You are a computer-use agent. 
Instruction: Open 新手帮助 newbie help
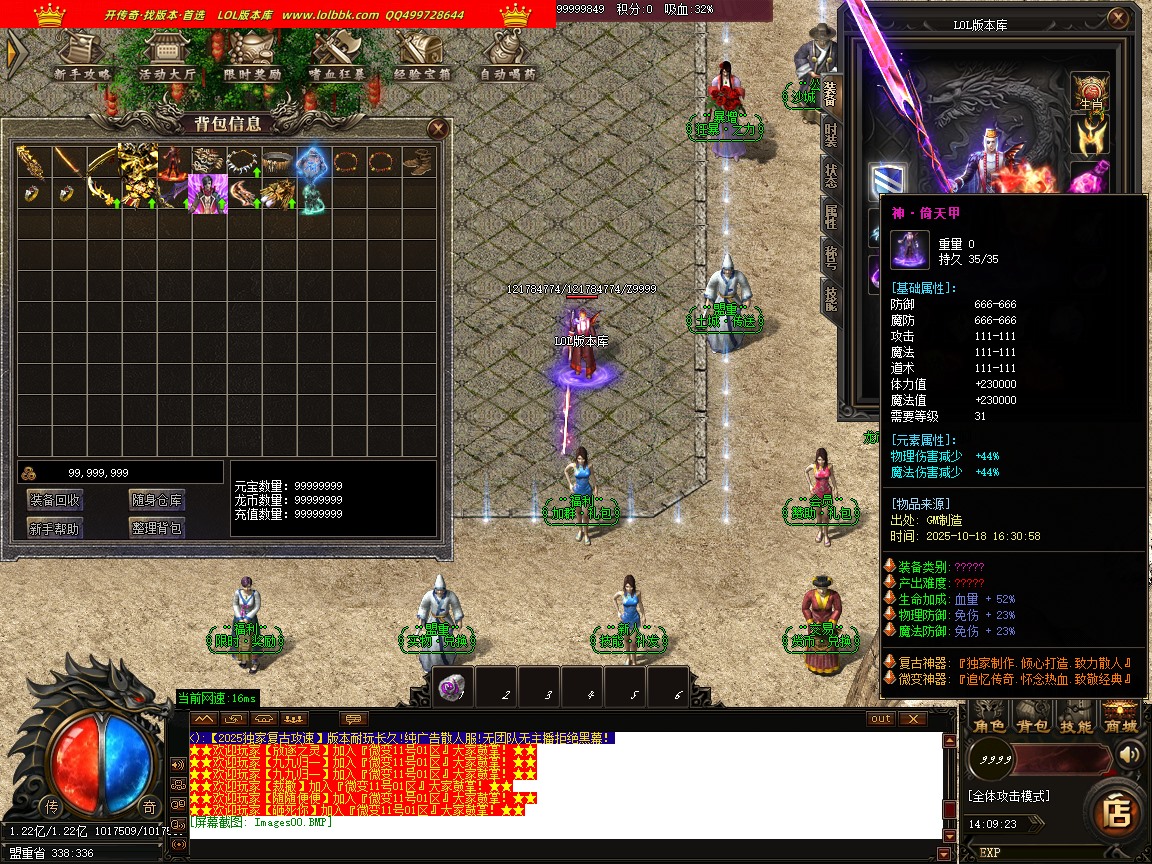pyautogui.click(x=56, y=528)
